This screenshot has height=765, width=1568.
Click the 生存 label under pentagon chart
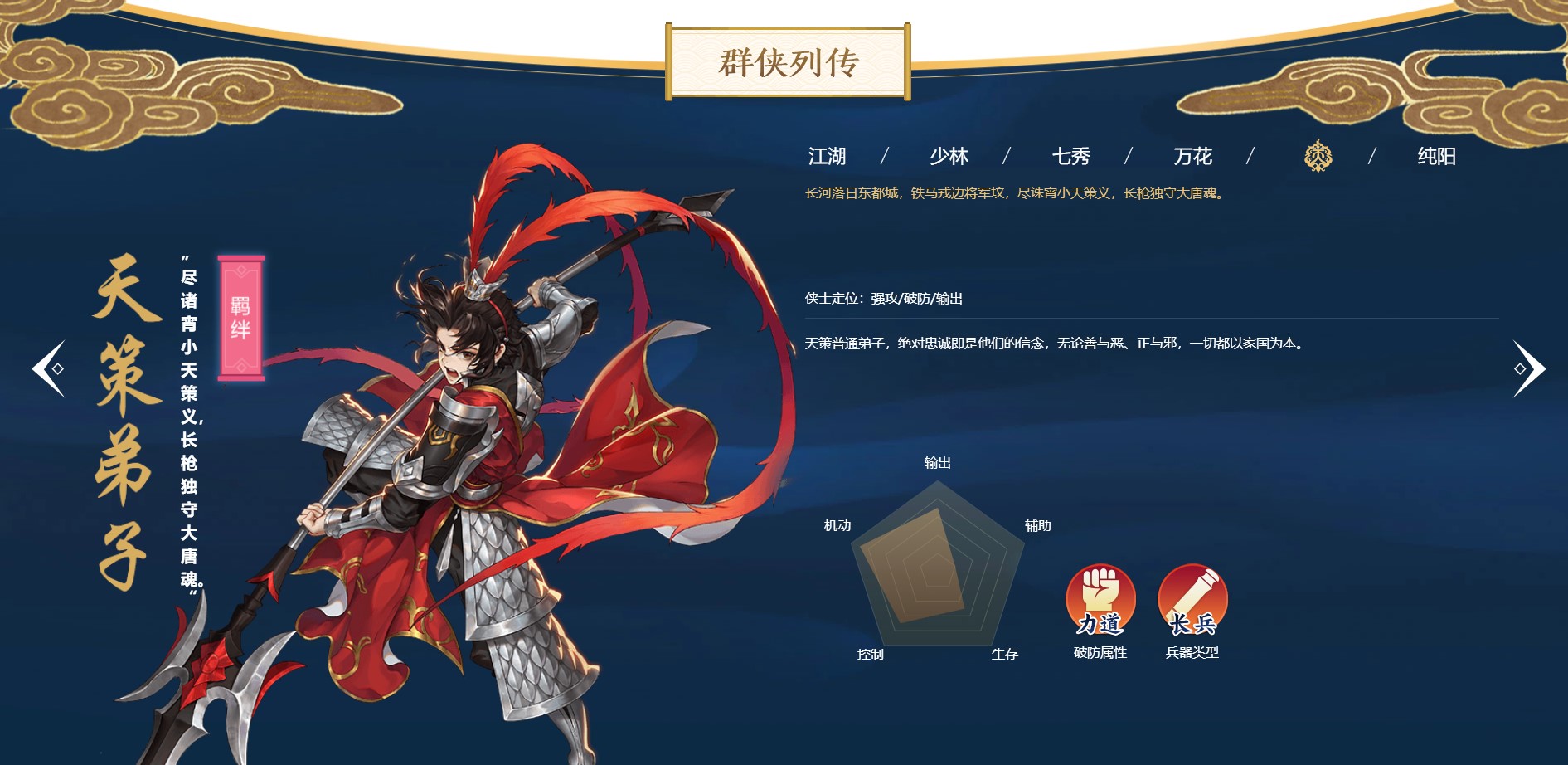(1006, 655)
